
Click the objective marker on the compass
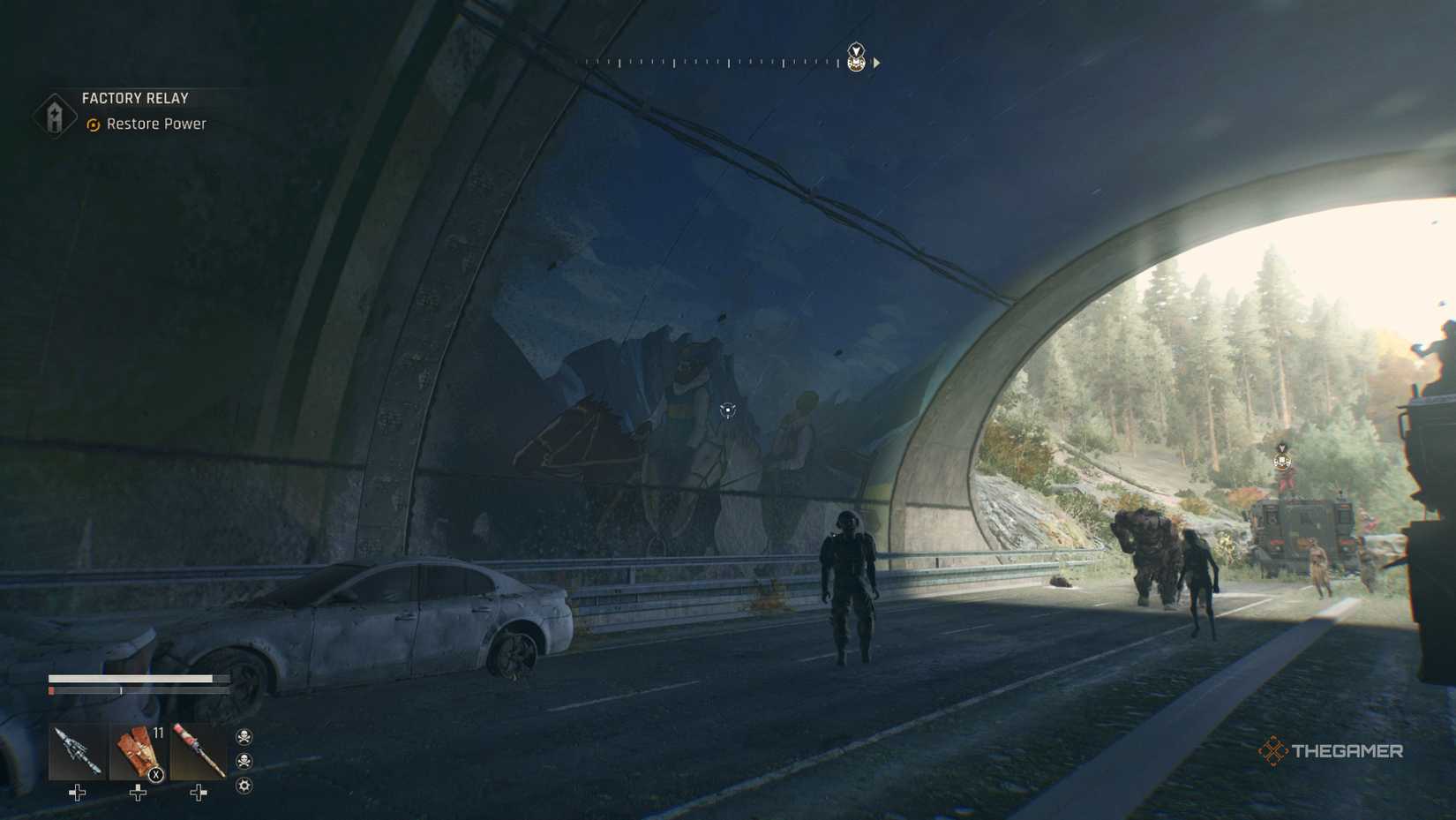point(855,58)
